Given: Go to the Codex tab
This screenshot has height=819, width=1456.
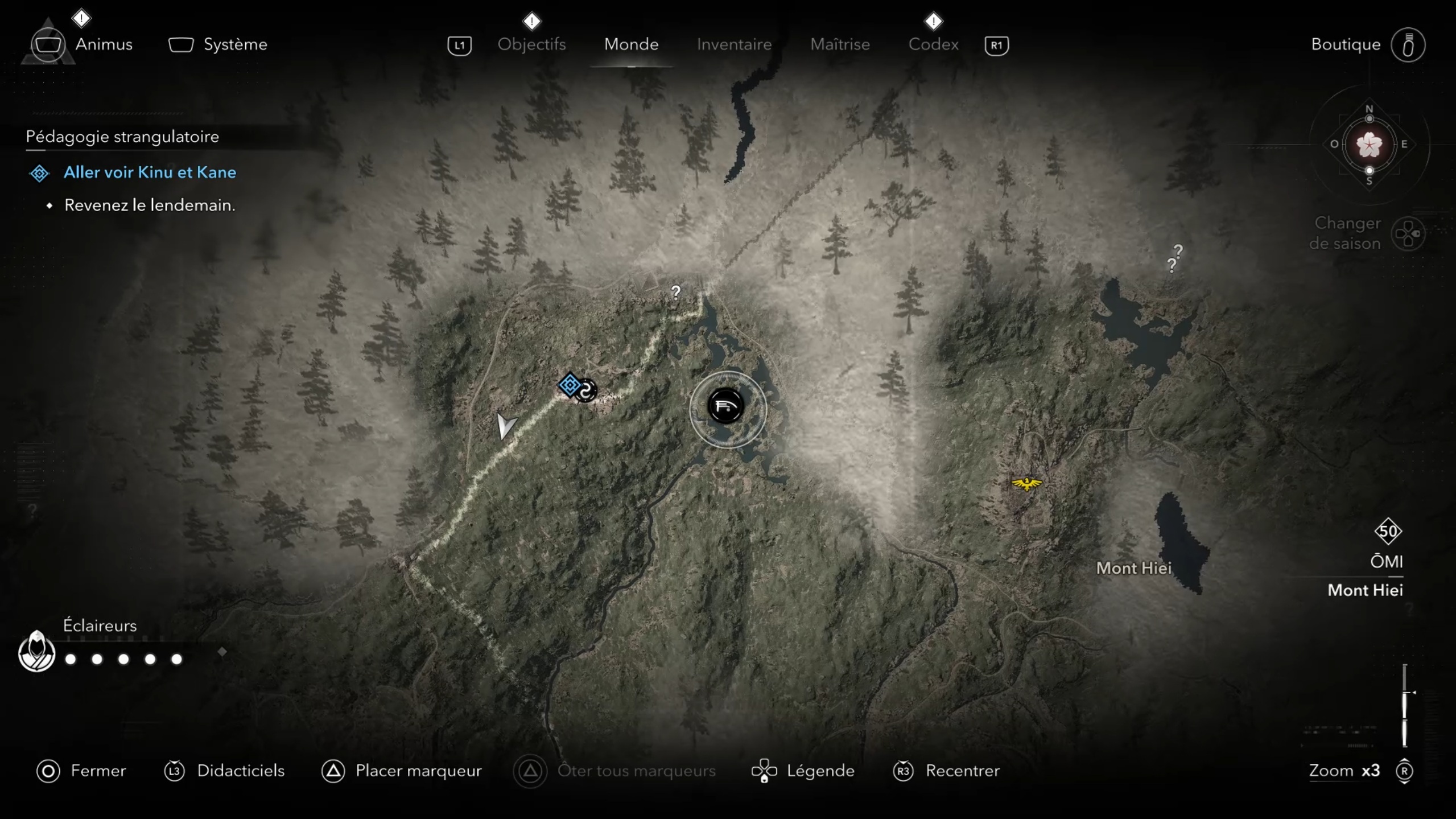Looking at the screenshot, I should click(x=933, y=44).
